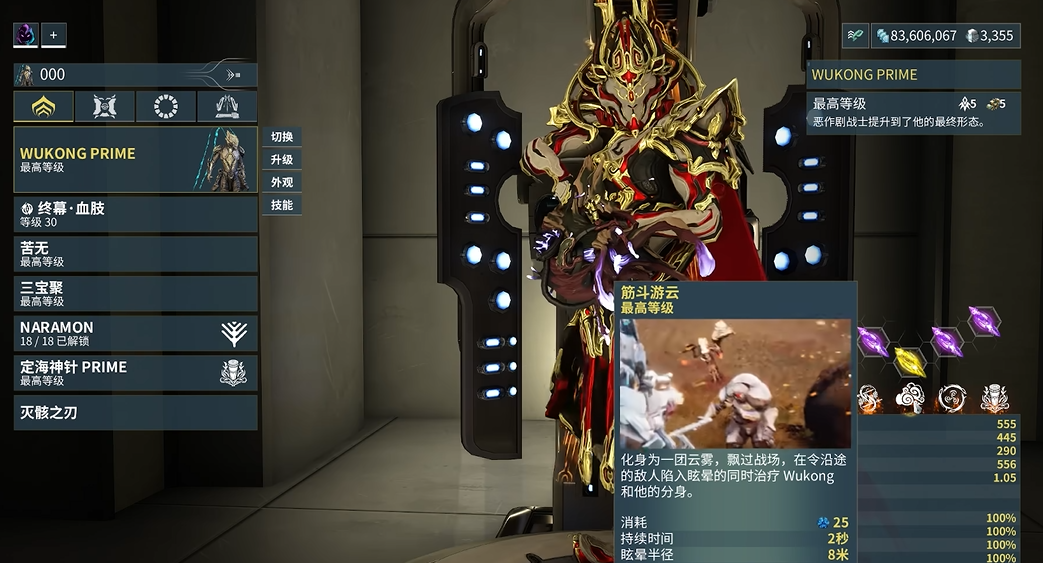Select the WUKONG PRIME warframe slot
This screenshot has width=1043, height=563.
point(135,160)
